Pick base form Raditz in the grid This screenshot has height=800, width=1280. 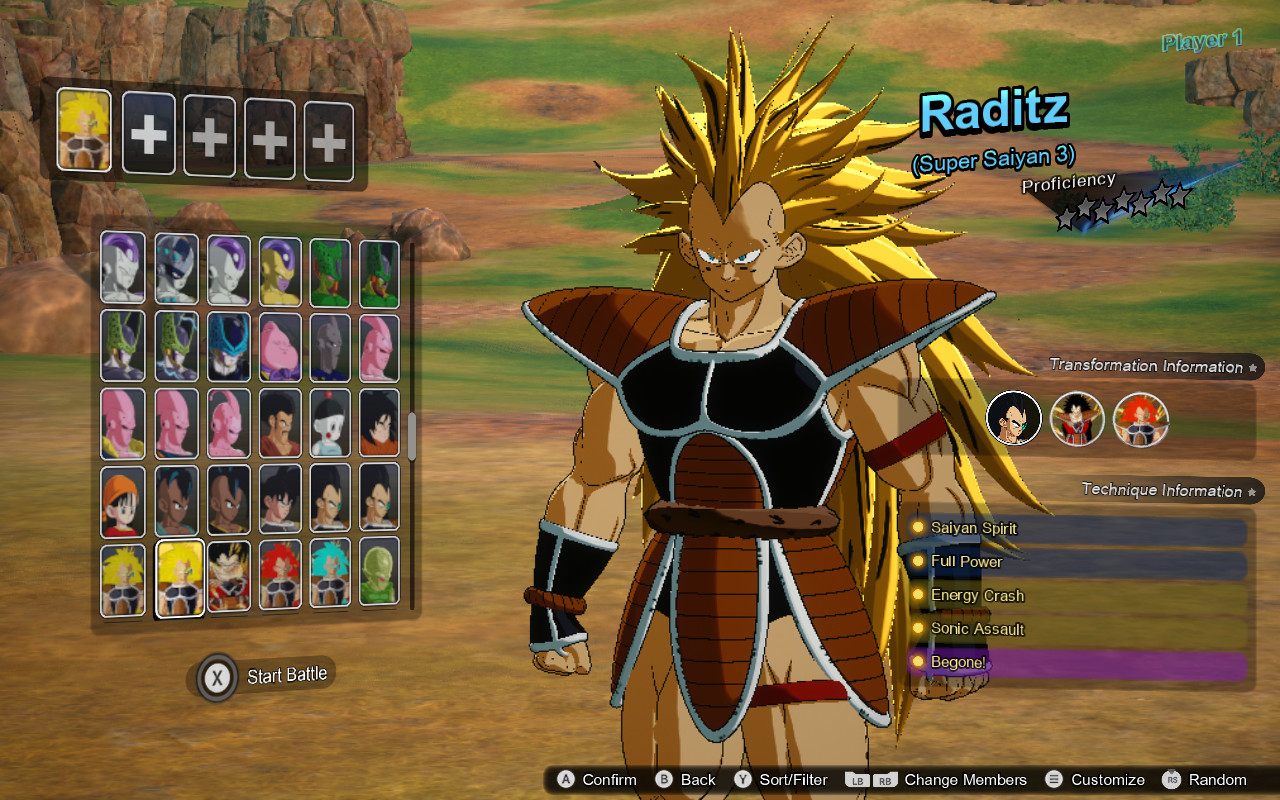pyautogui.click(x=227, y=577)
